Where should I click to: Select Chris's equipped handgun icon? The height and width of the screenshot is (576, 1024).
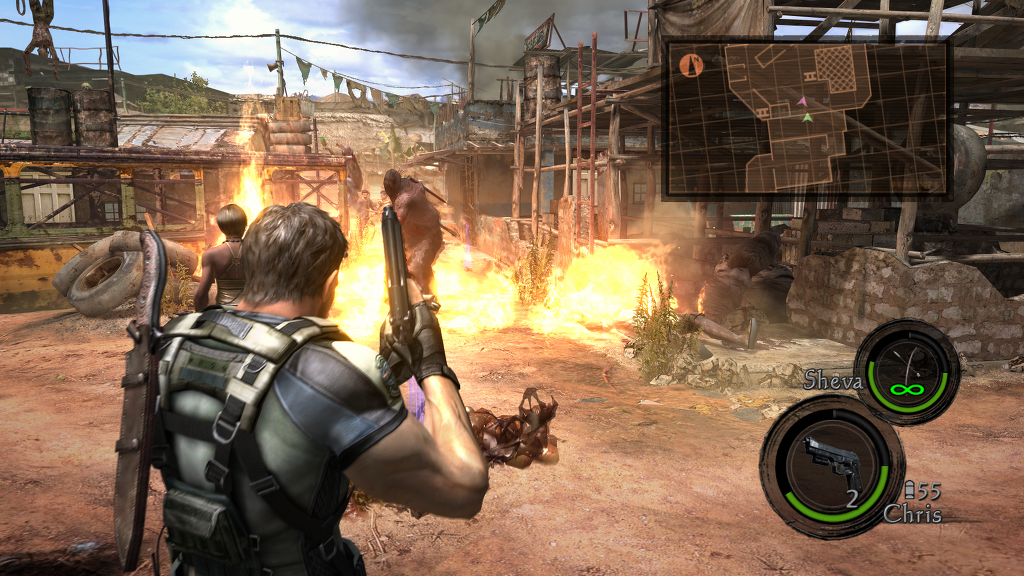833,462
